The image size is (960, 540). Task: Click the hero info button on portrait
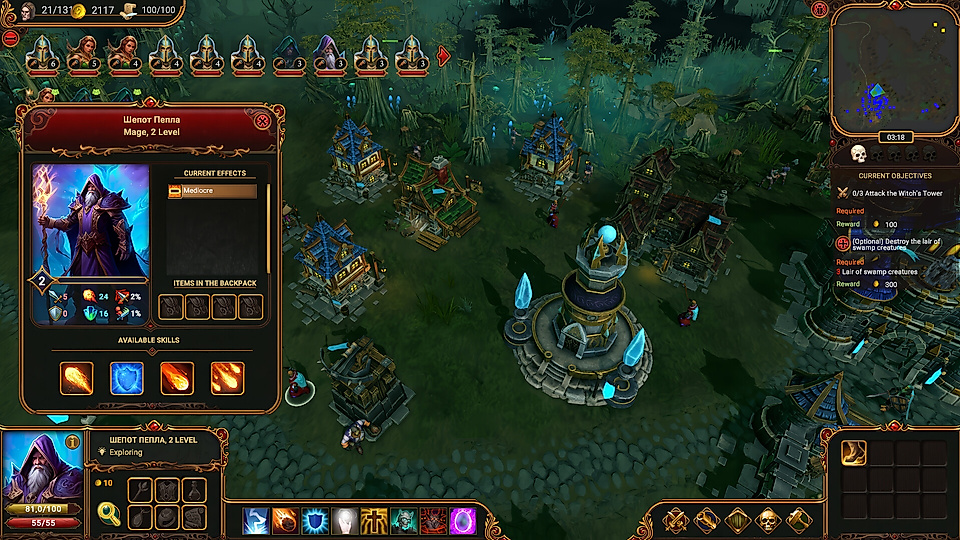(72, 443)
